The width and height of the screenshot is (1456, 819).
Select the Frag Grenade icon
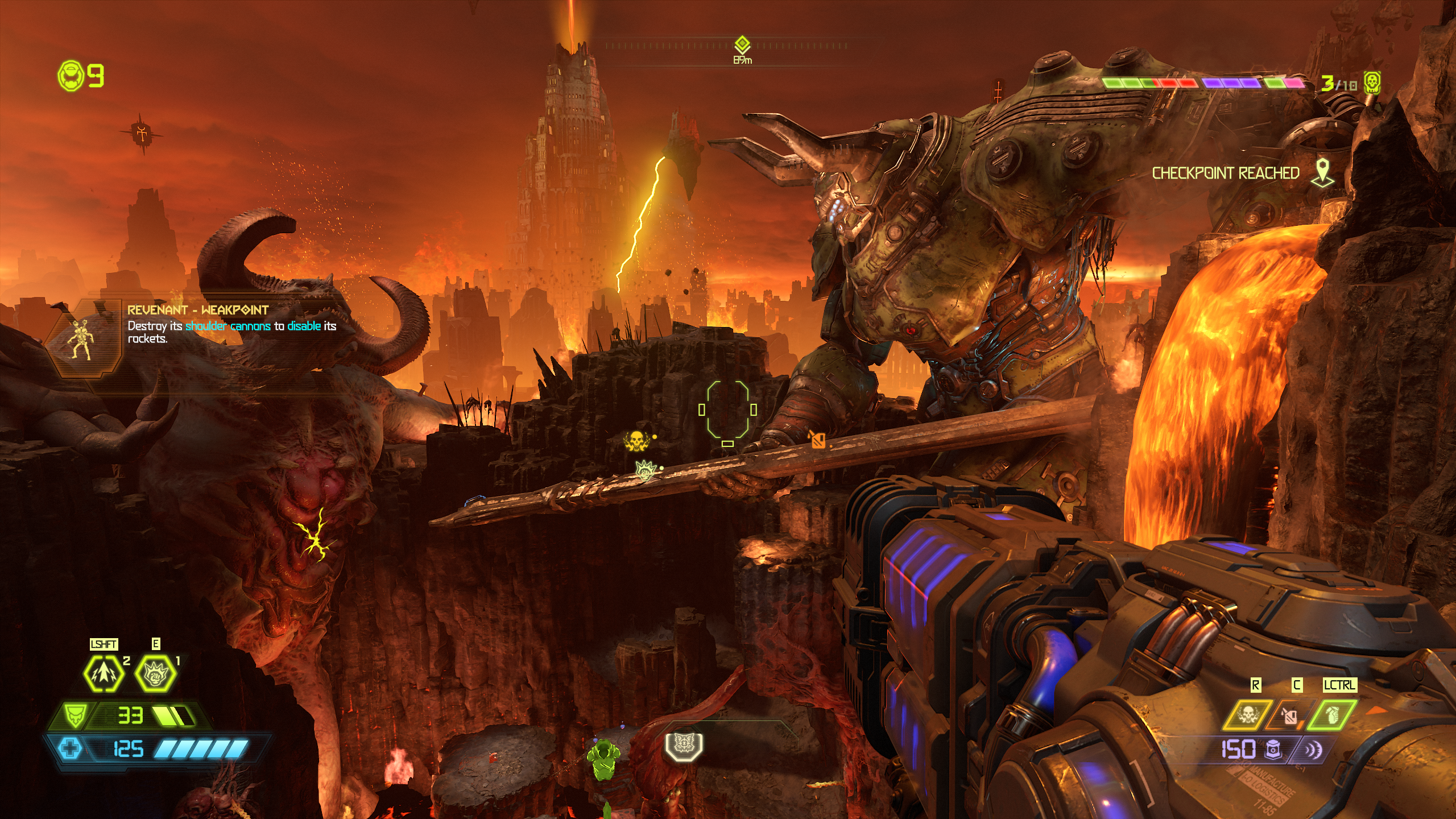click(1332, 715)
